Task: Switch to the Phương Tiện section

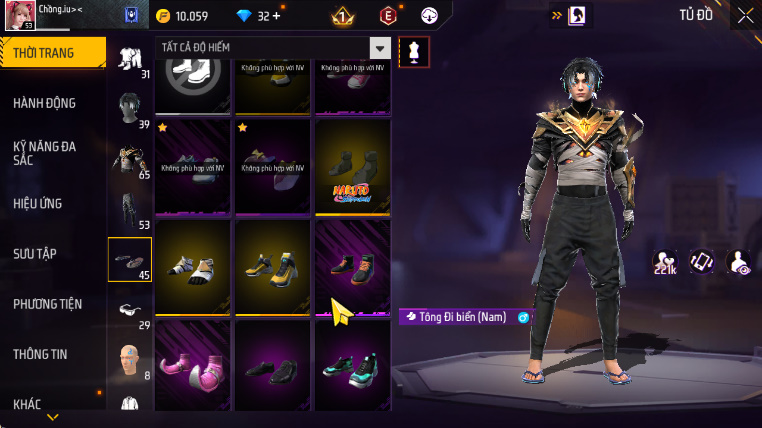Action: point(48,304)
